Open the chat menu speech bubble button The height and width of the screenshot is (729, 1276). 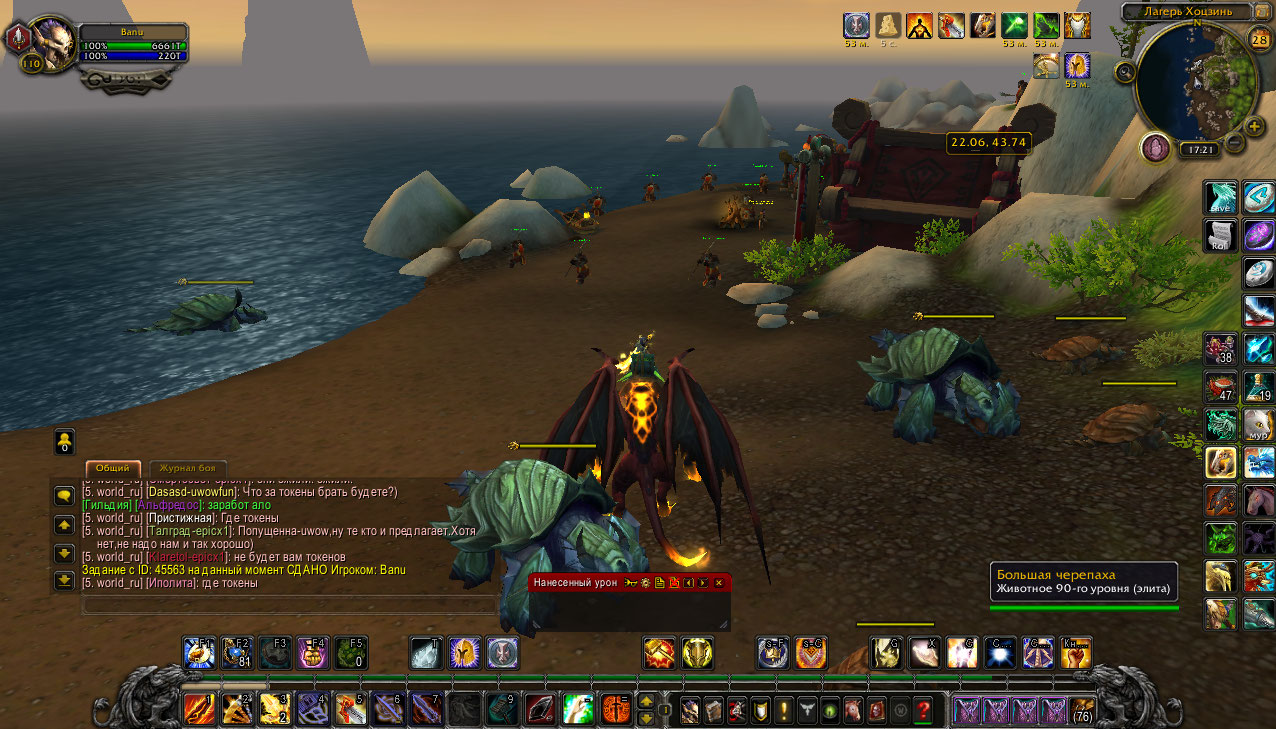coord(64,495)
